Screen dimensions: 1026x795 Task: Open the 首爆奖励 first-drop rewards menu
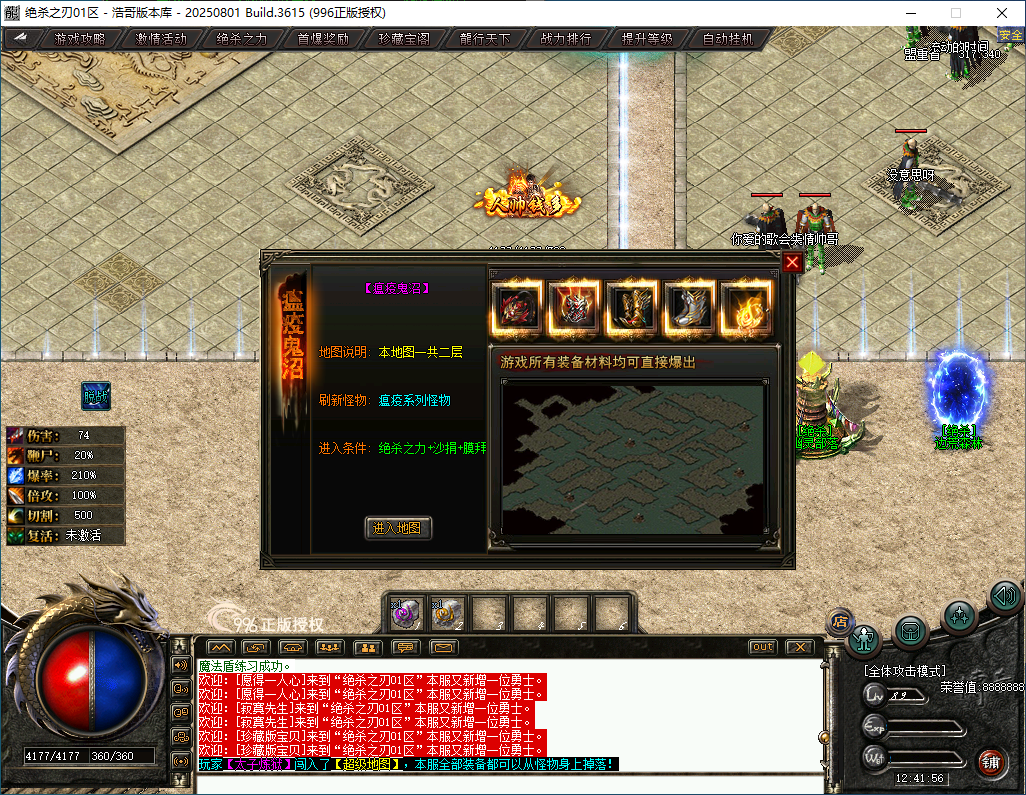(x=323, y=39)
